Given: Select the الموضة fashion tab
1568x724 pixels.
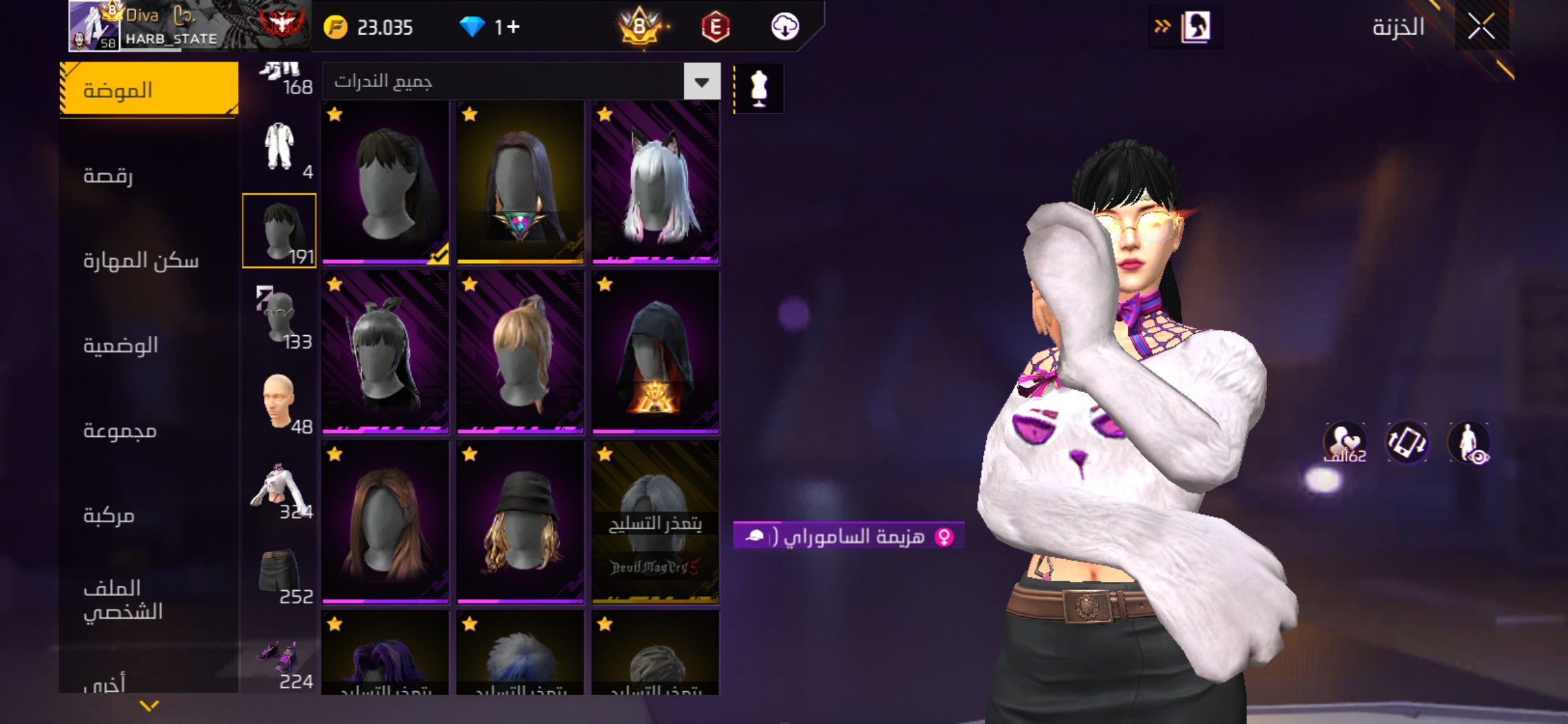Looking at the screenshot, I should coord(149,90).
